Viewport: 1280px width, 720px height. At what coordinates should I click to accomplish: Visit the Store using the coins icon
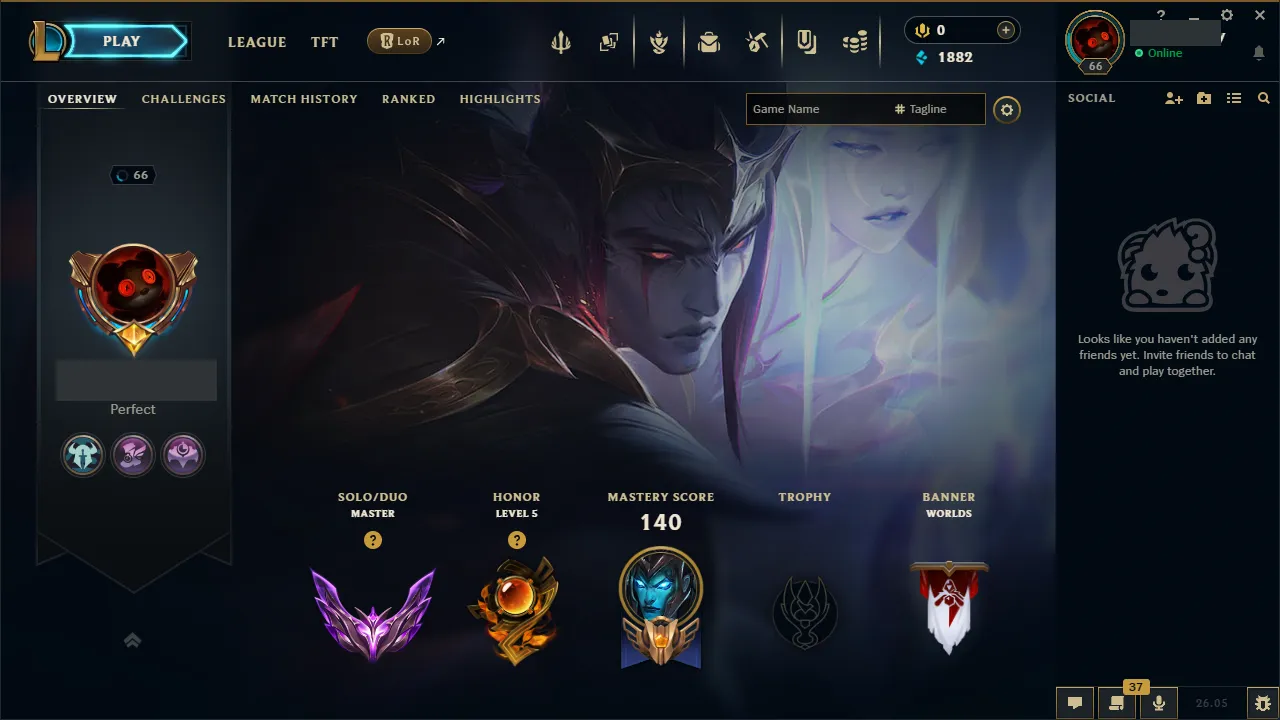coord(855,41)
